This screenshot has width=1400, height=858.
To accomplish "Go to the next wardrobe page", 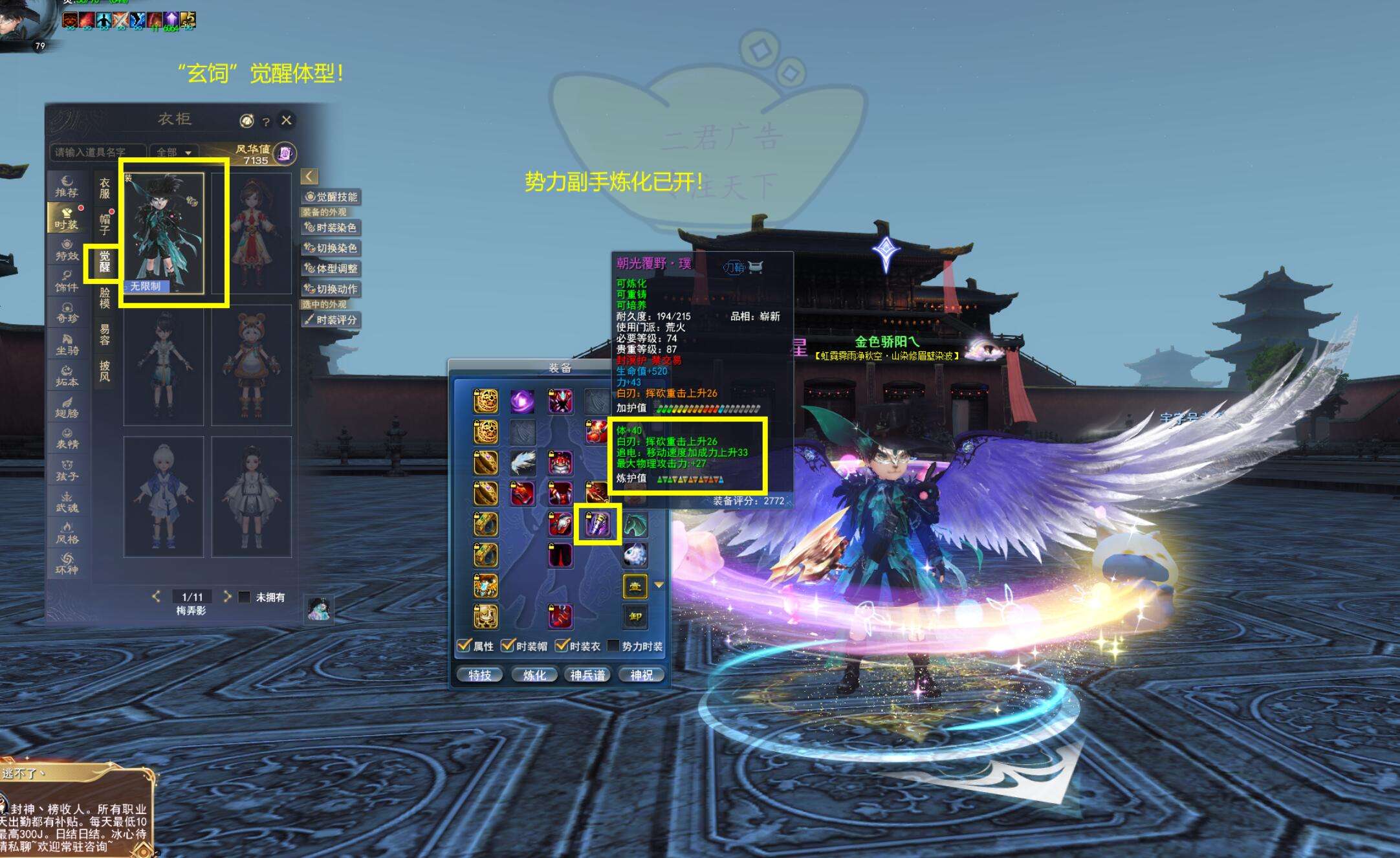I will click(x=227, y=597).
